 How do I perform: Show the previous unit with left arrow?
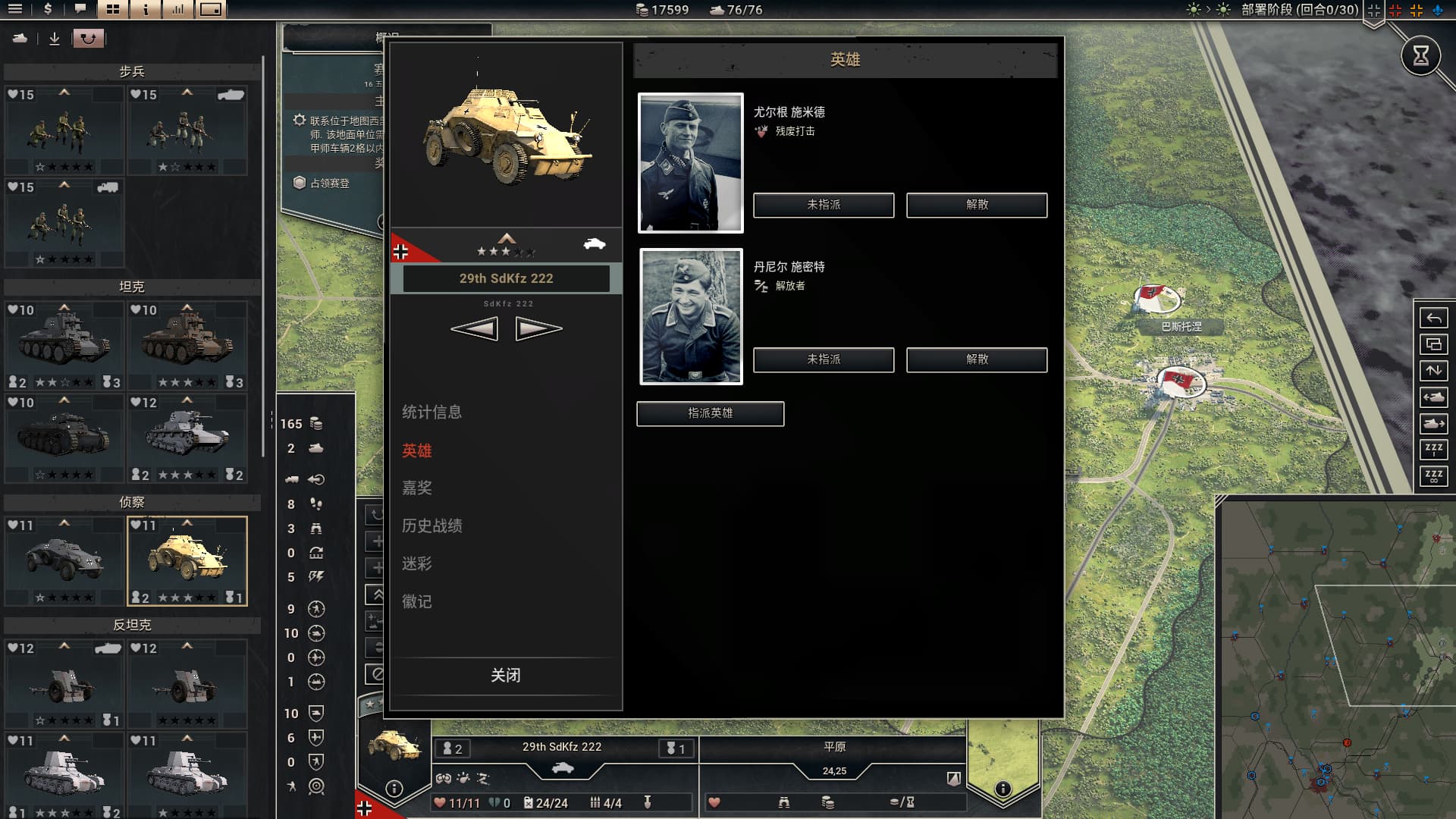(475, 328)
